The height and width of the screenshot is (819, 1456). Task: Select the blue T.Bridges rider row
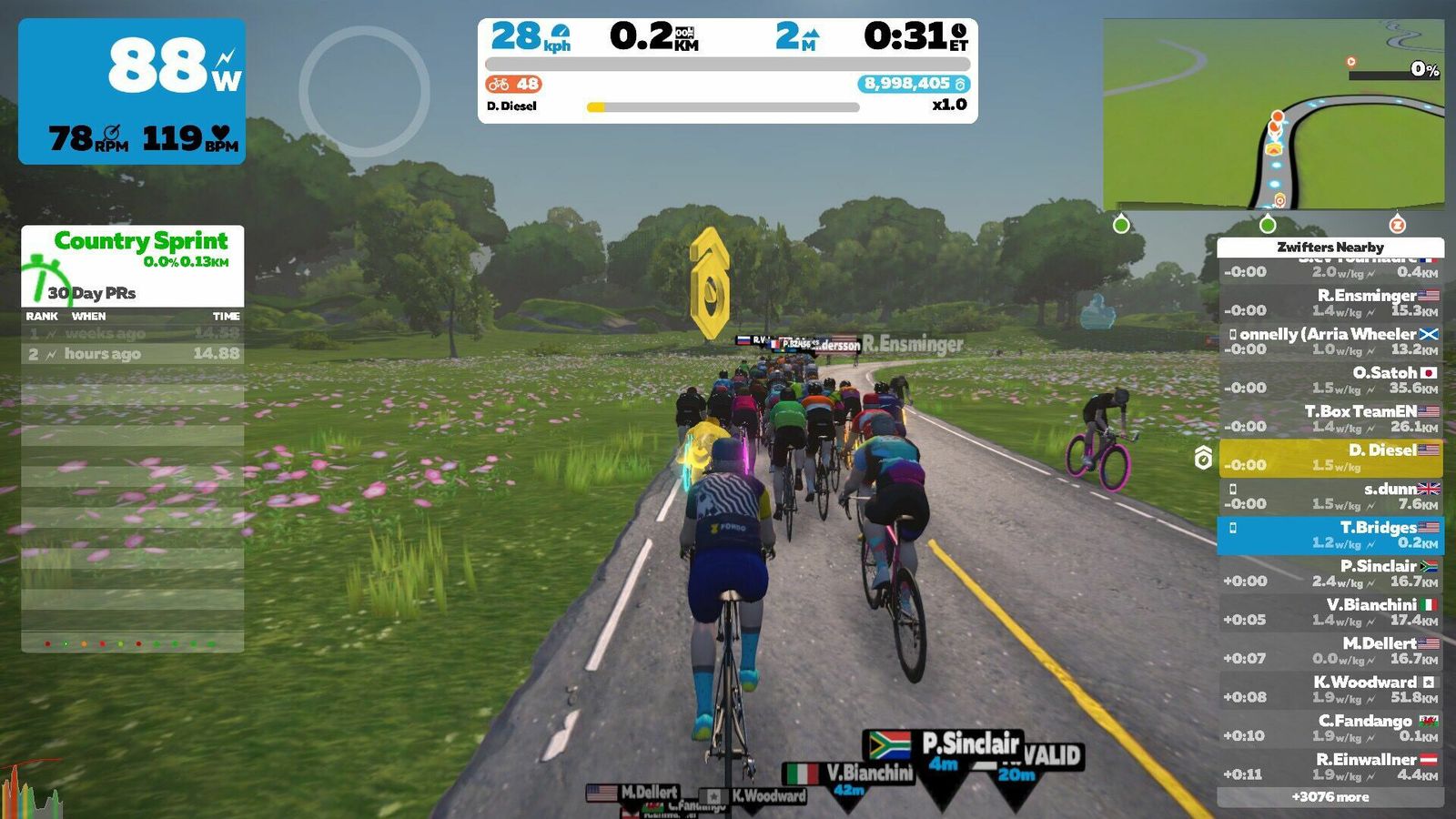pyautogui.click(x=1330, y=535)
